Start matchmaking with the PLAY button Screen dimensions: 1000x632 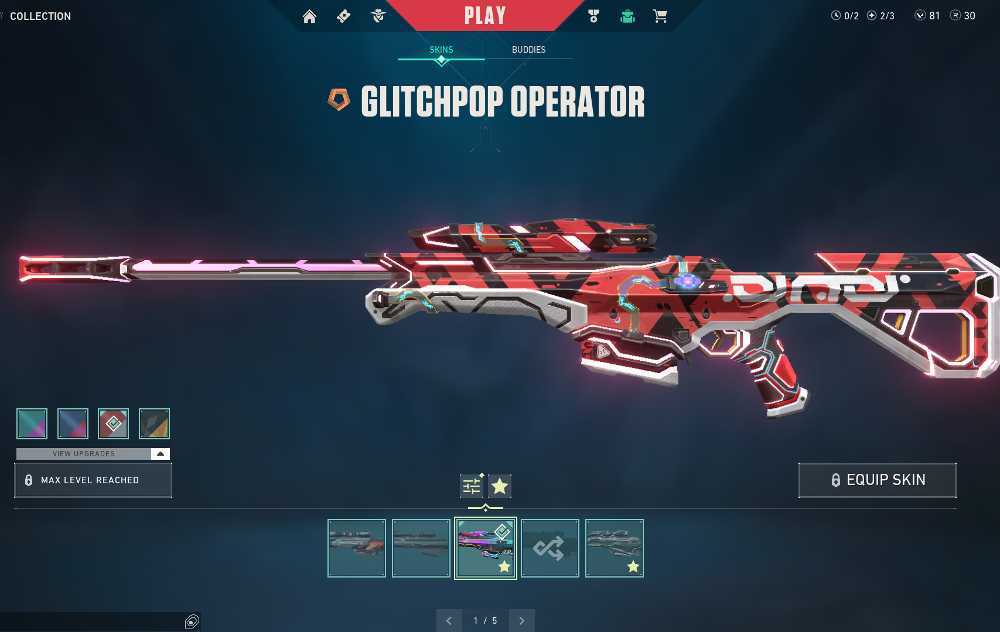(x=485, y=16)
